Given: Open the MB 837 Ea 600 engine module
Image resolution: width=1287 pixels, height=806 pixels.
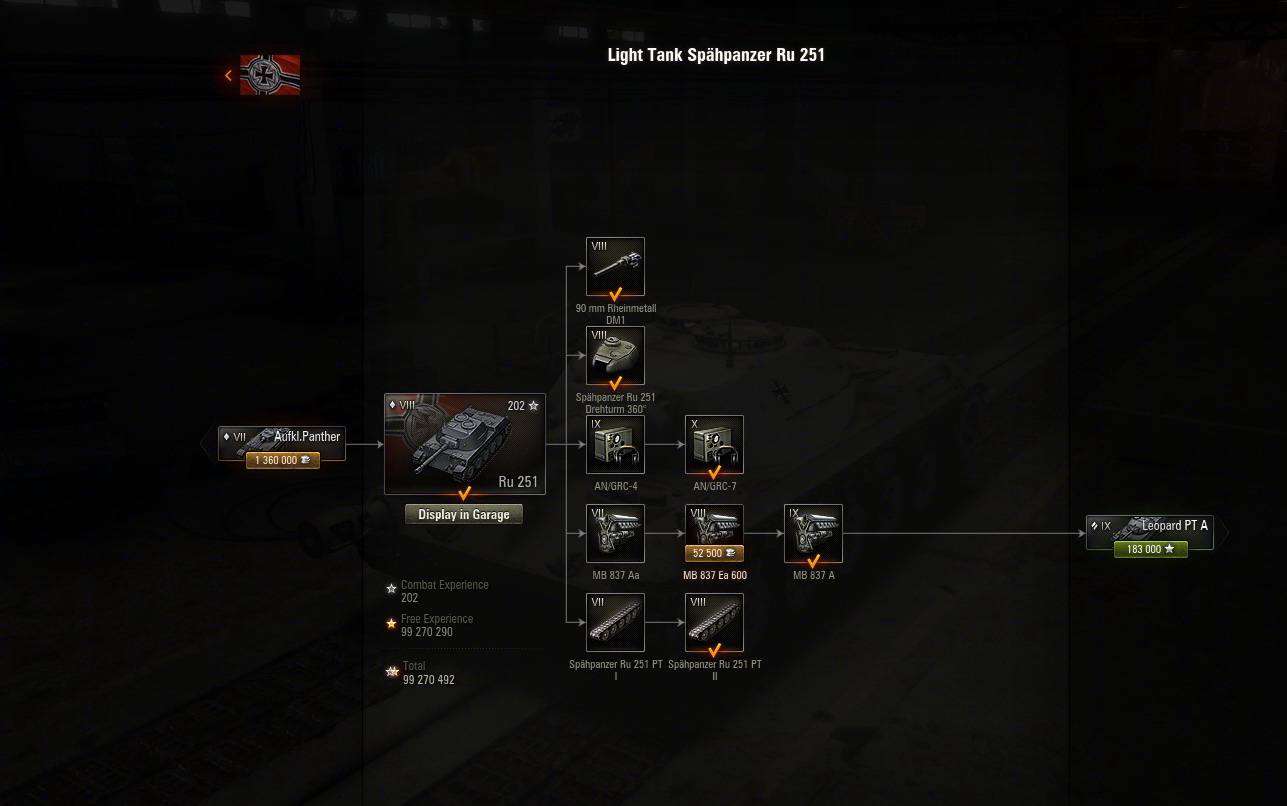Looking at the screenshot, I should point(714,525).
